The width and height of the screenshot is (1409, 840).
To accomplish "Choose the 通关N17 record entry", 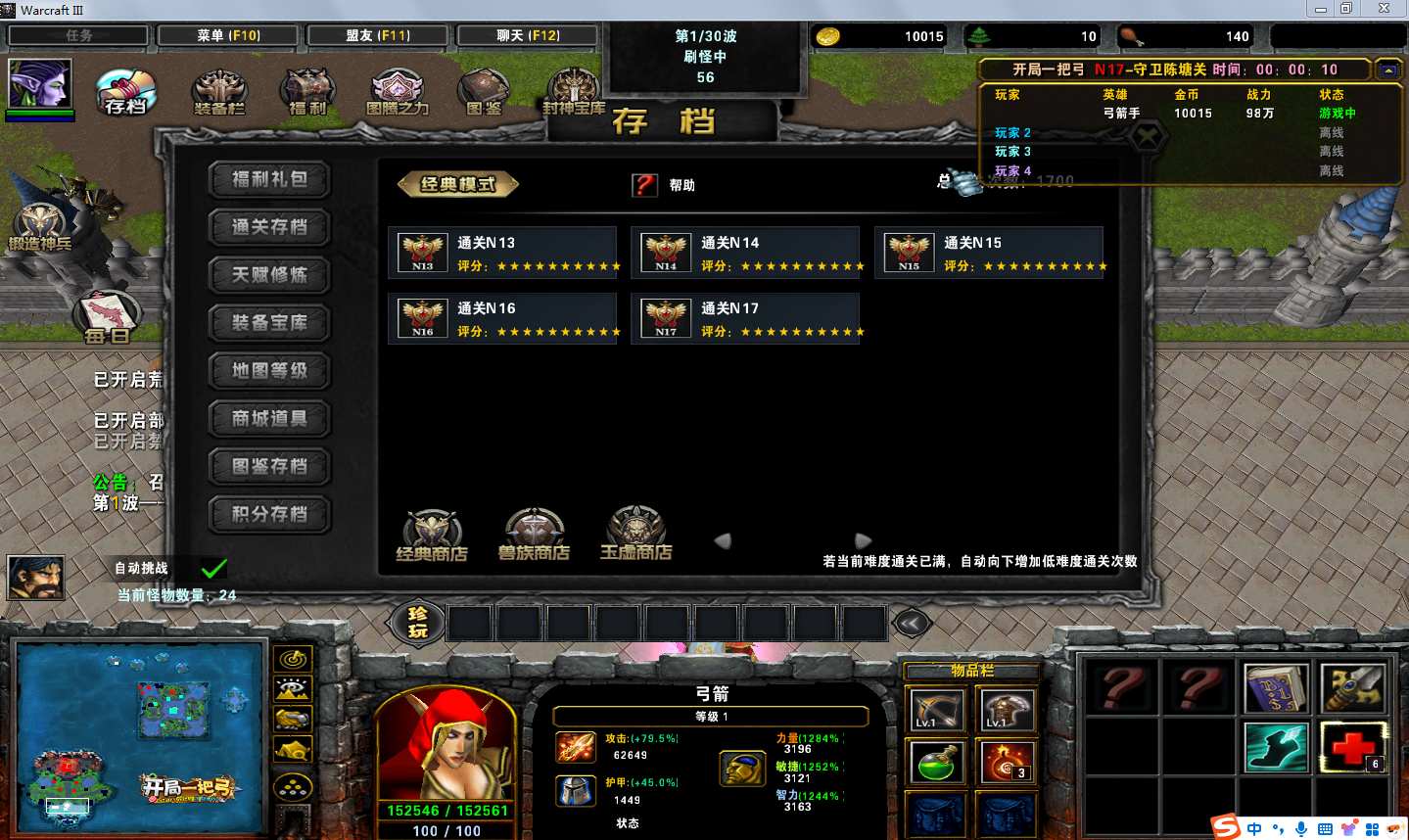I will tap(745, 318).
